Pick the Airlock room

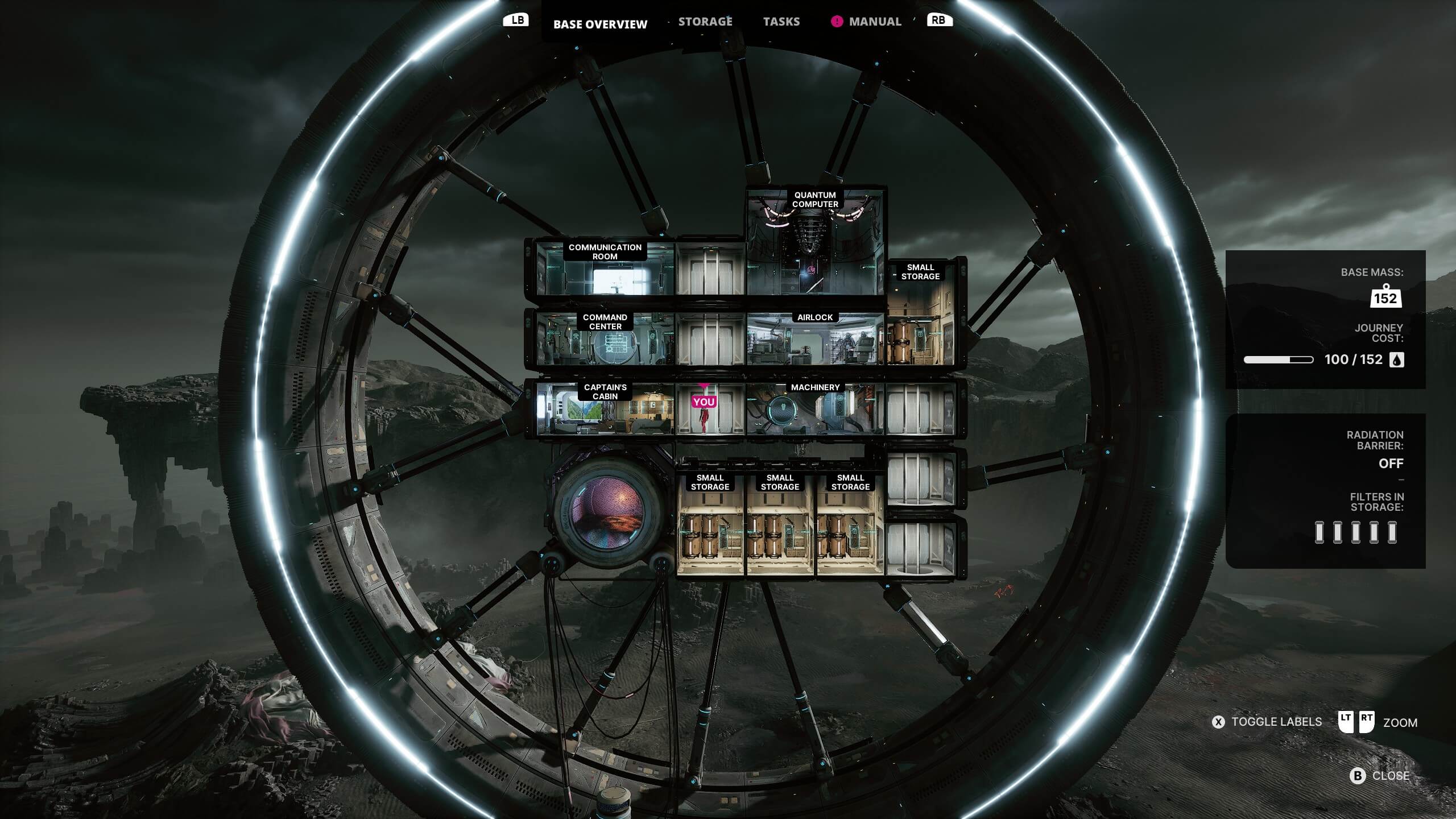[x=815, y=340]
